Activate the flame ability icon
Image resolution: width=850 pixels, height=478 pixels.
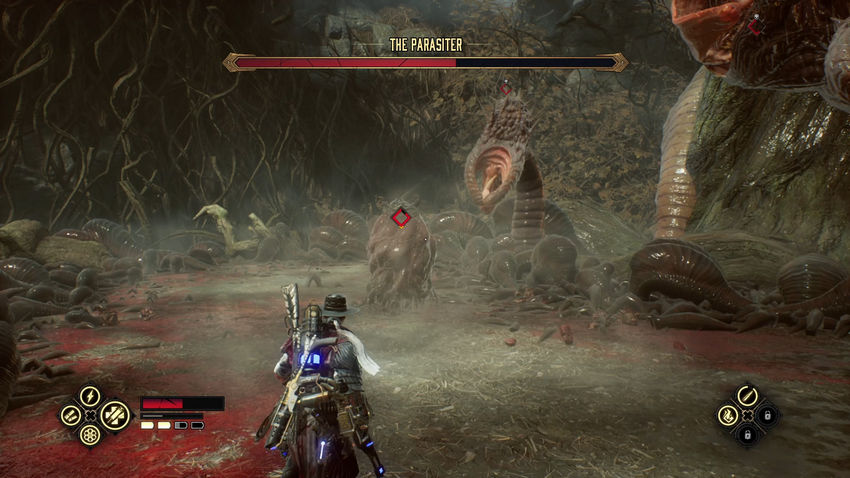click(x=728, y=415)
